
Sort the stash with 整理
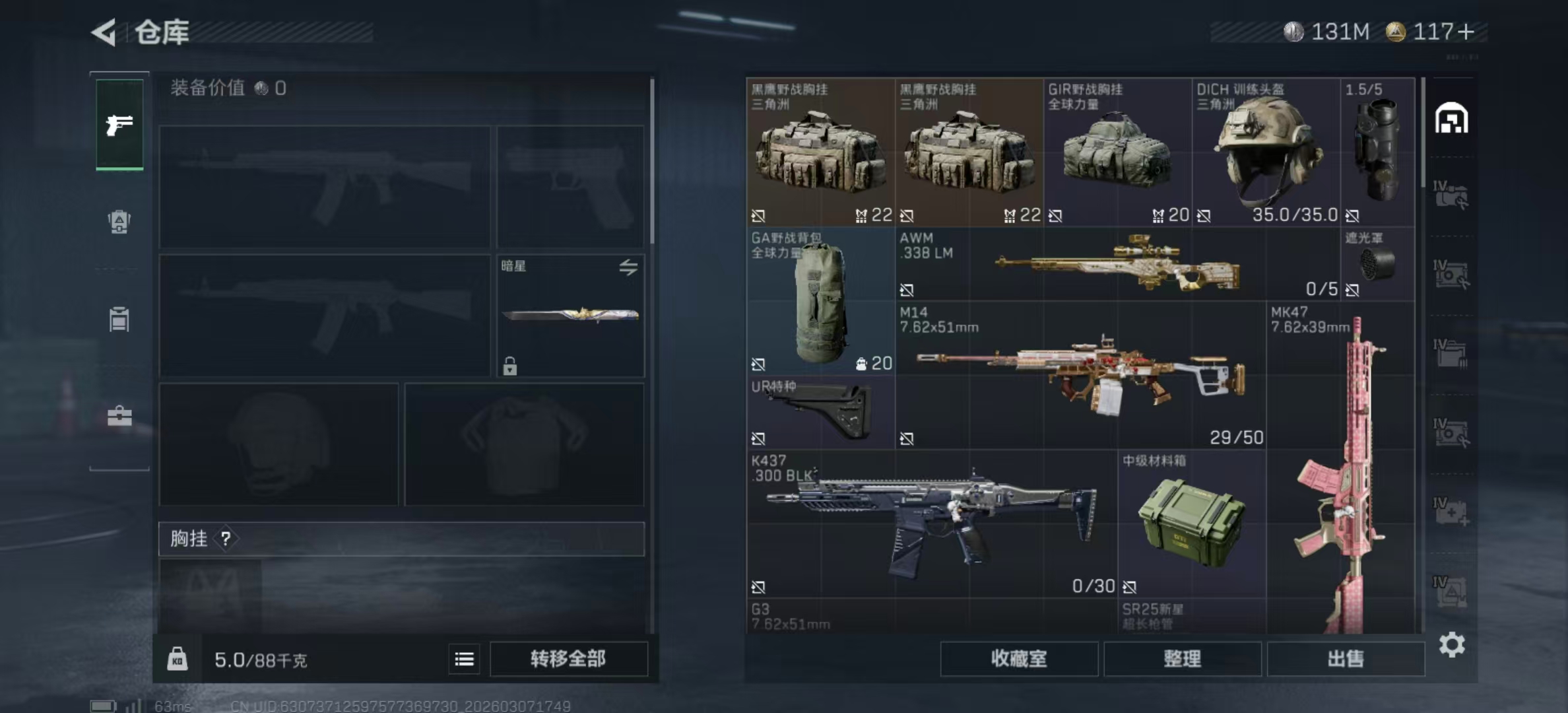pyautogui.click(x=1182, y=658)
